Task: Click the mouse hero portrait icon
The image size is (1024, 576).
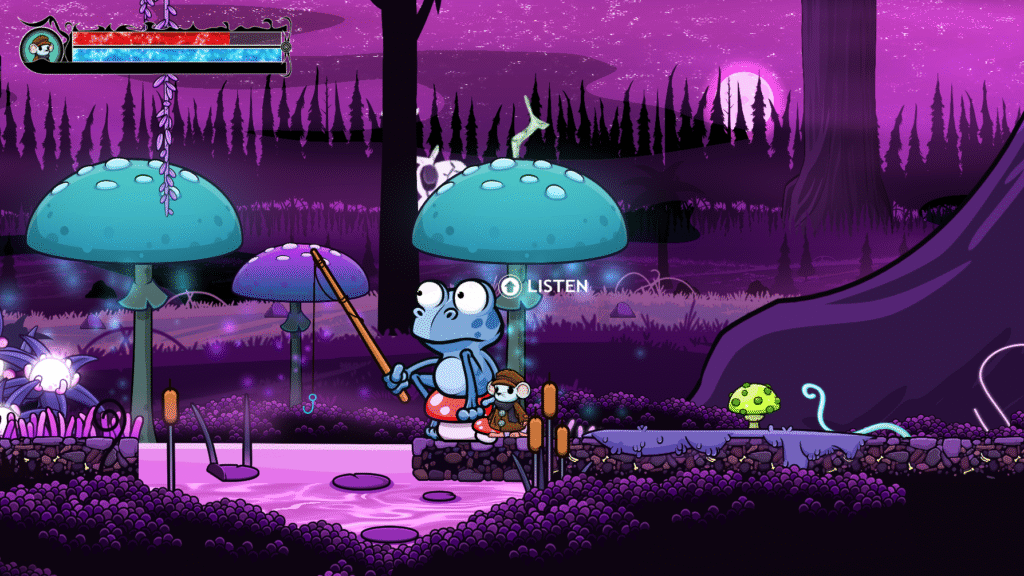Action: (x=43, y=47)
